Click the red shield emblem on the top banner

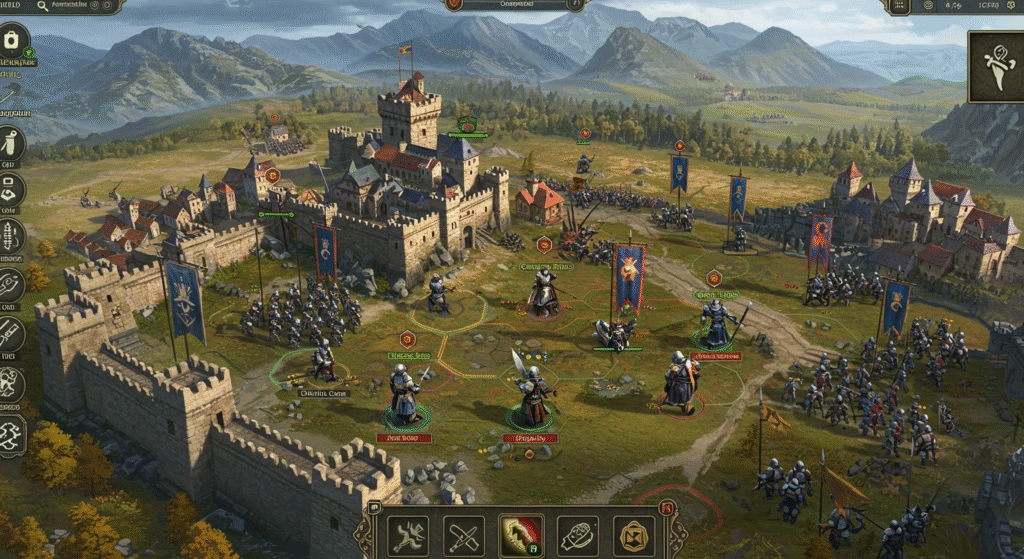pos(453,5)
